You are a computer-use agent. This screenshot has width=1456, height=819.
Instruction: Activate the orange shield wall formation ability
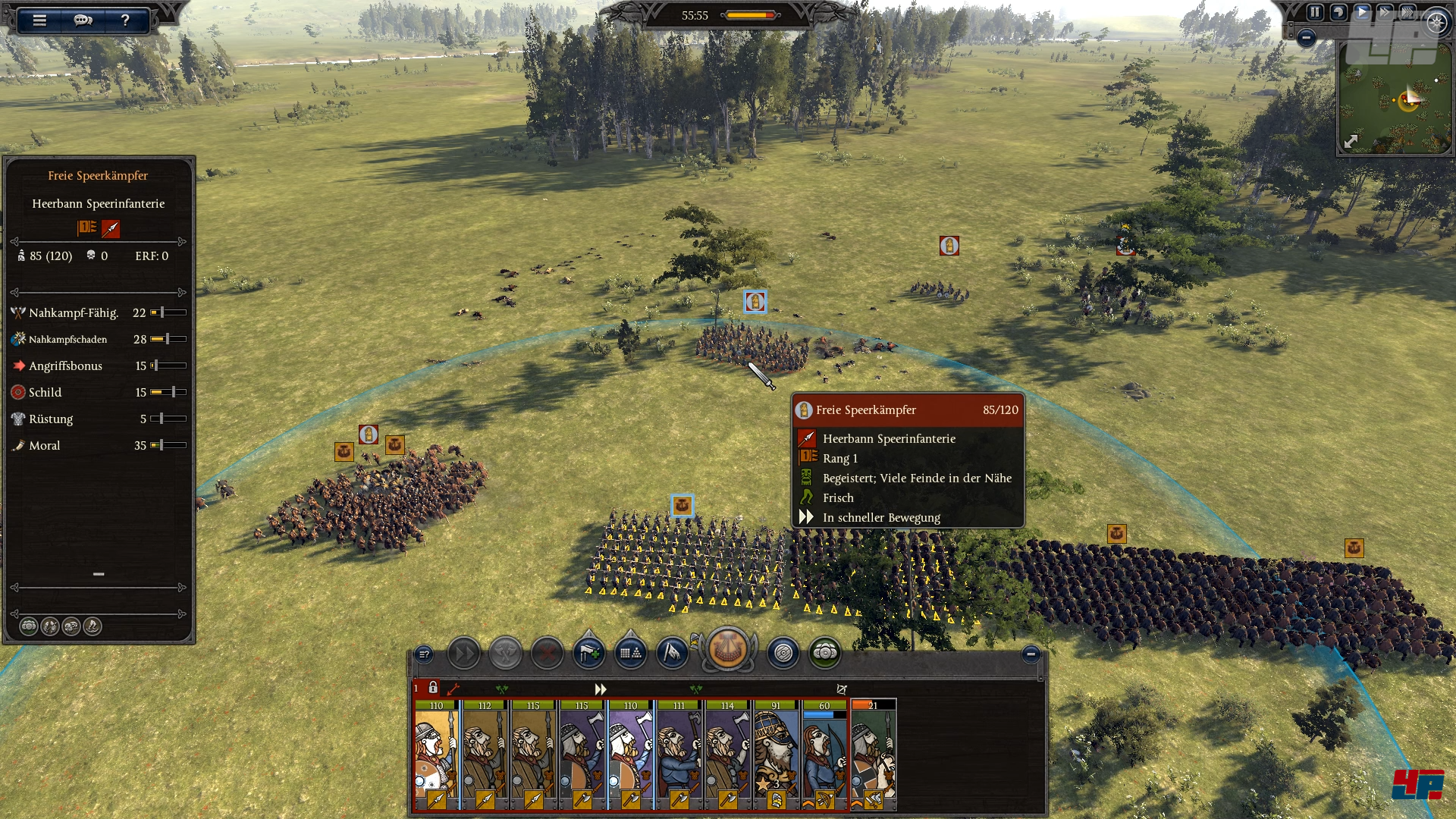point(727,650)
